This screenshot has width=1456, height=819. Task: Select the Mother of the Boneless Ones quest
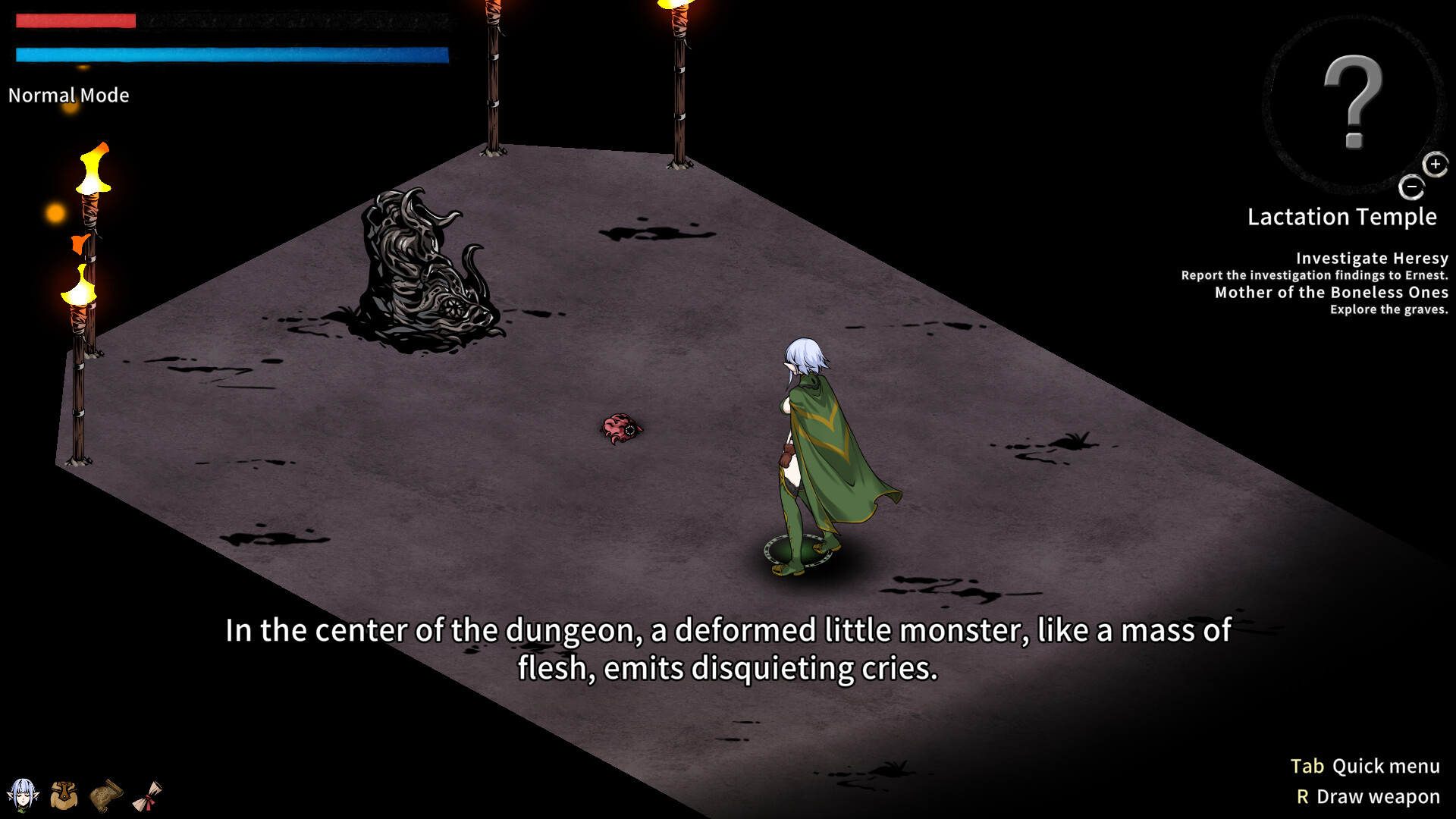(x=1331, y=293)
